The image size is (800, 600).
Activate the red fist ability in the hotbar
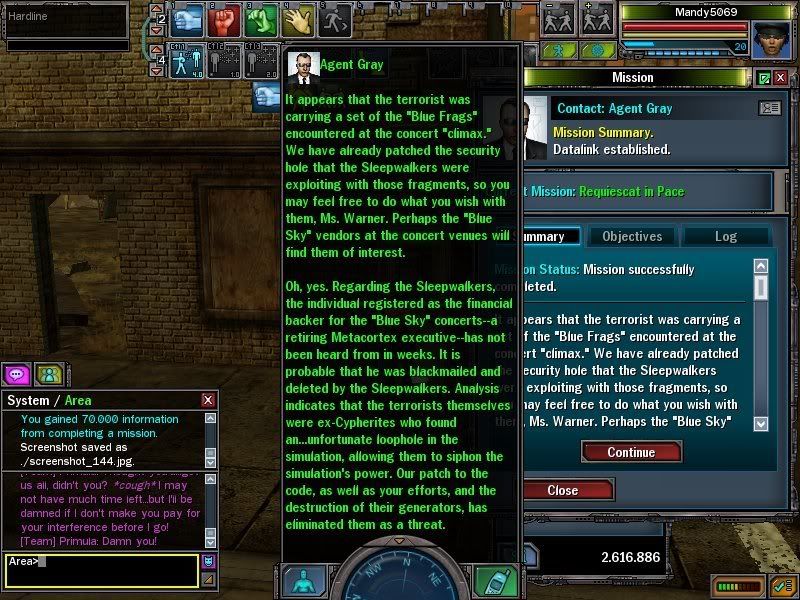coord(225,19)
